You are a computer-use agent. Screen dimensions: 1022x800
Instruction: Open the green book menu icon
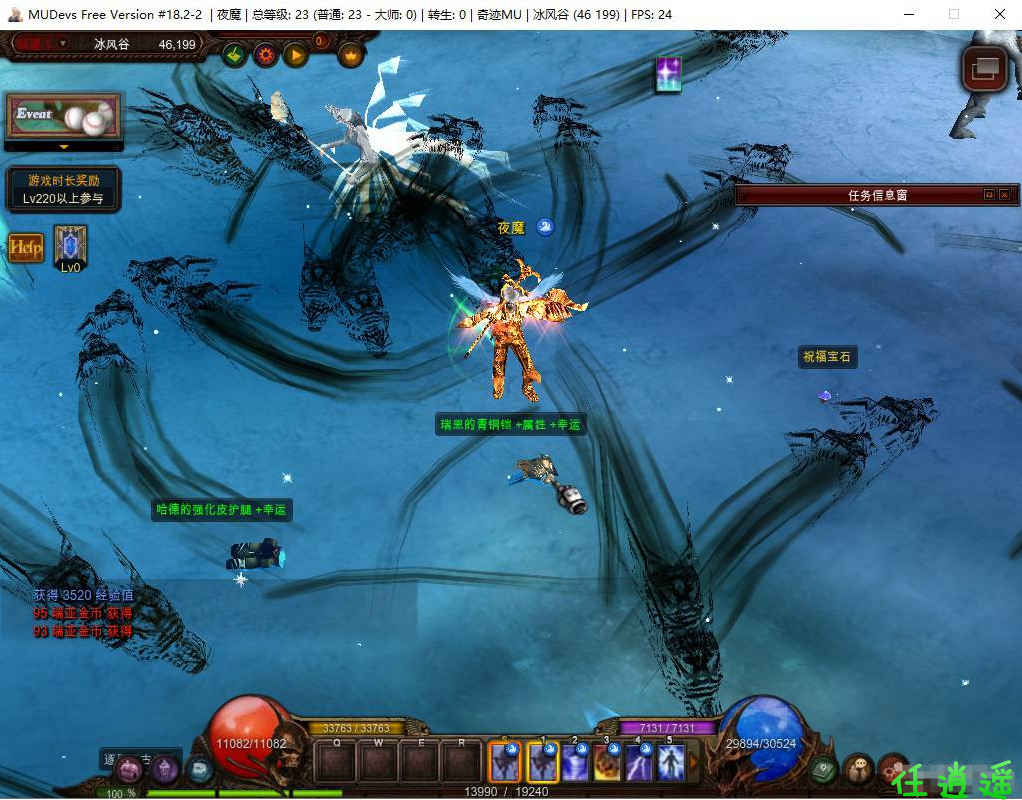pyautogui.click(x=824, y=770)
